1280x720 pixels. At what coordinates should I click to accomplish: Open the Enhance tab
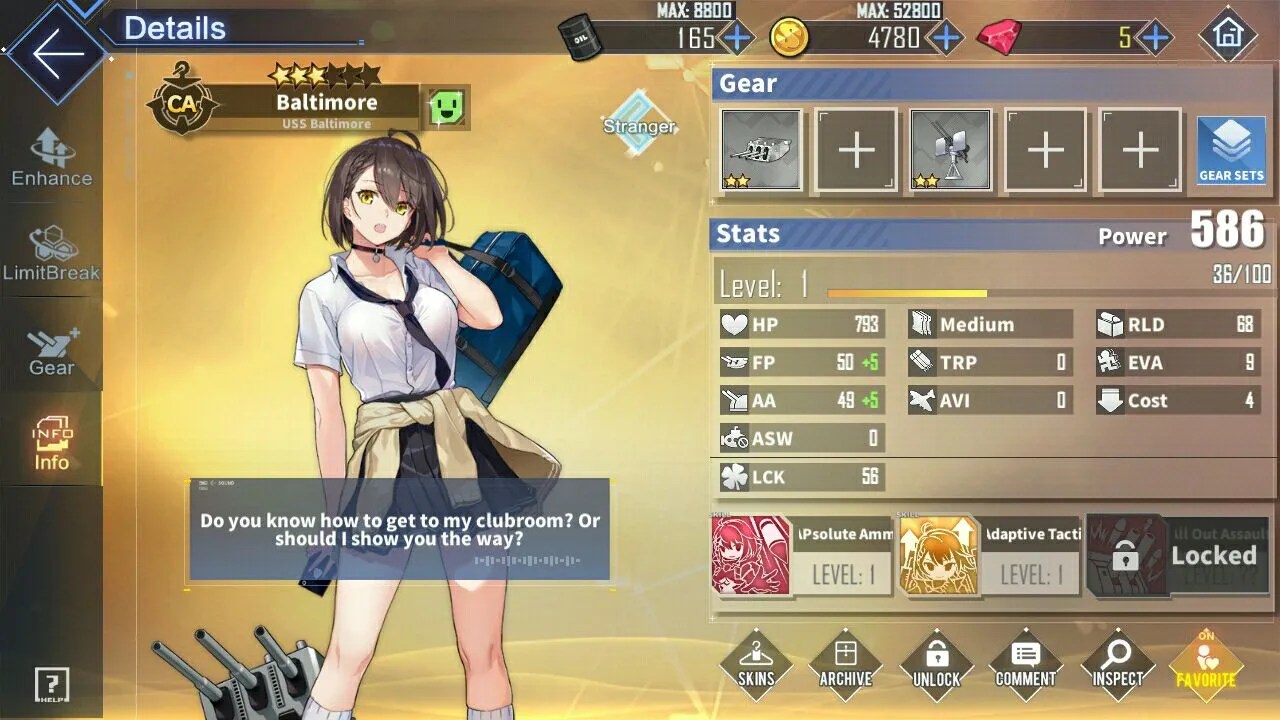pyautogui.click(x=51, y=158)
